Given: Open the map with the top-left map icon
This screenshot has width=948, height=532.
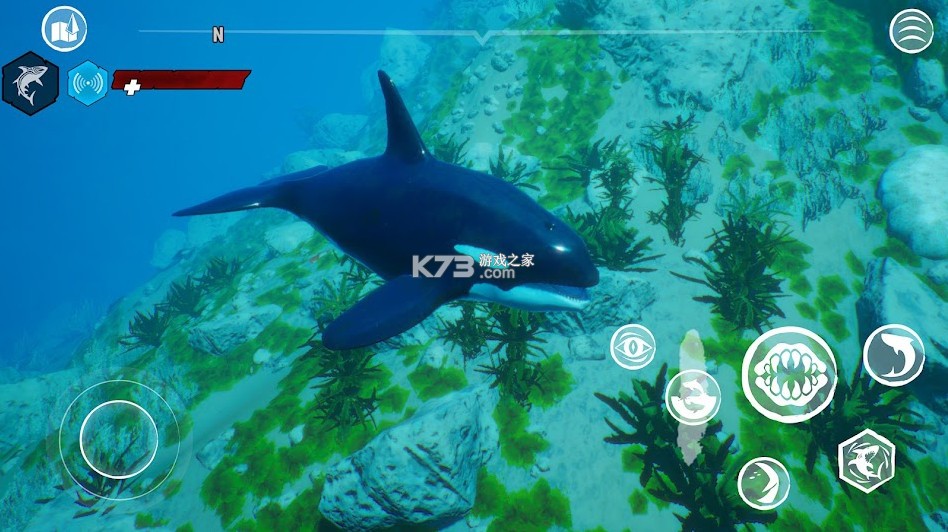Looking at the screenshot, I should (64, 29).
